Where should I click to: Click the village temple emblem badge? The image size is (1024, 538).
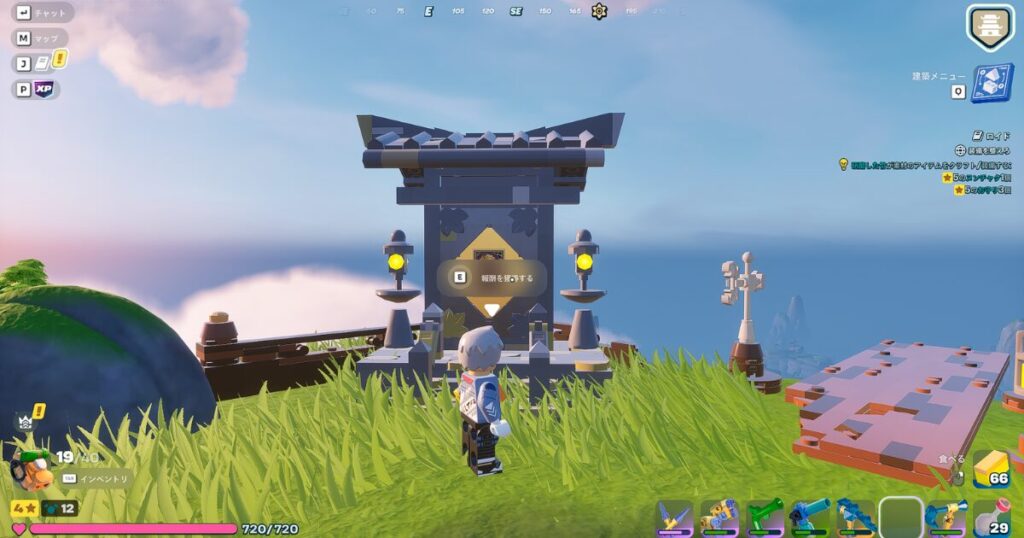pos(989,25)
